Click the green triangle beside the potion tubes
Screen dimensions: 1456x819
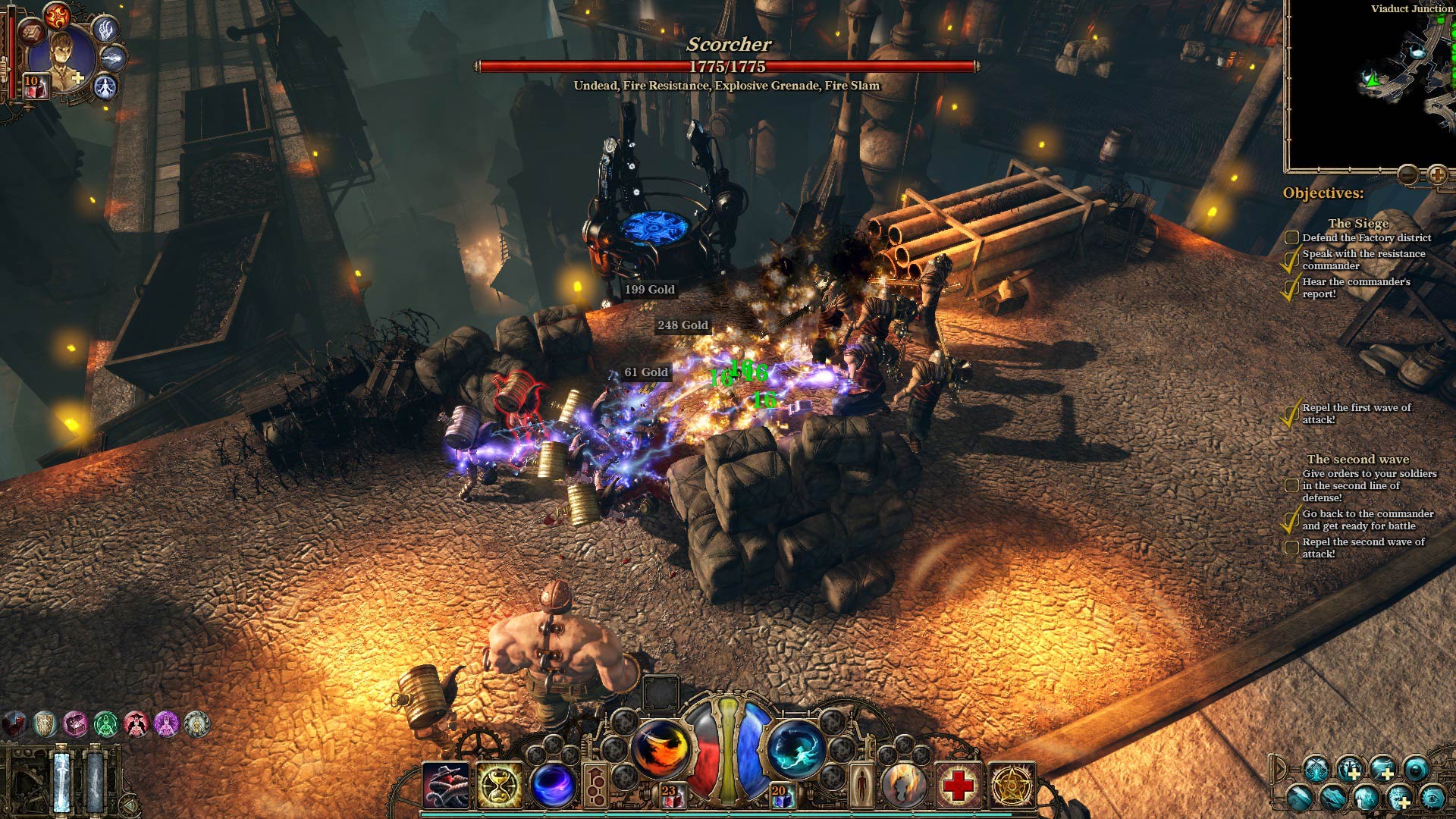tap(130, 805)
